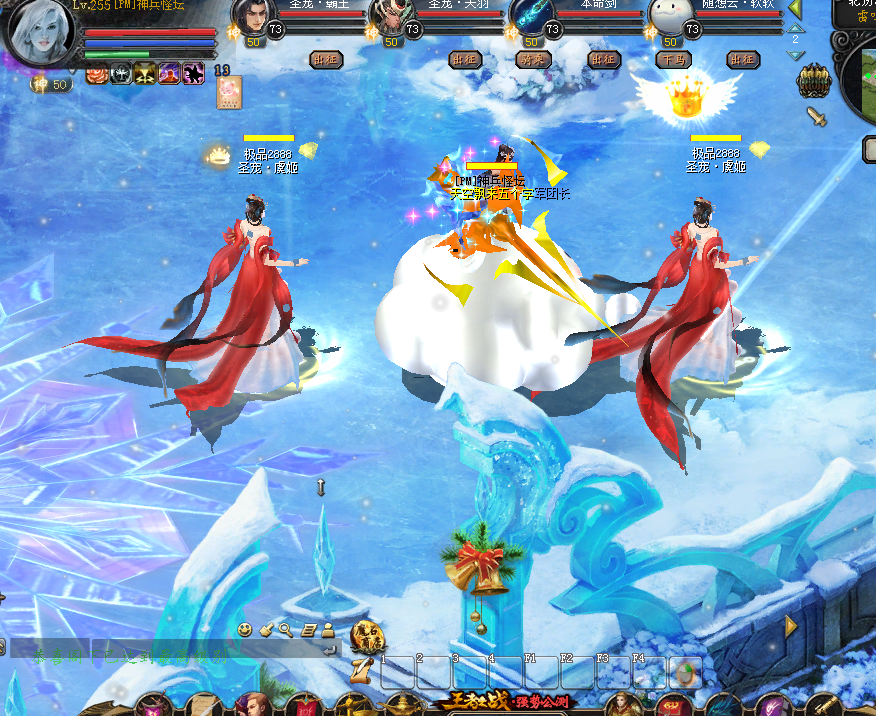Select the 圣宠·霸王 pet portrait
The width and height of the screenshot is (876, 716).
tap(254, 17)
